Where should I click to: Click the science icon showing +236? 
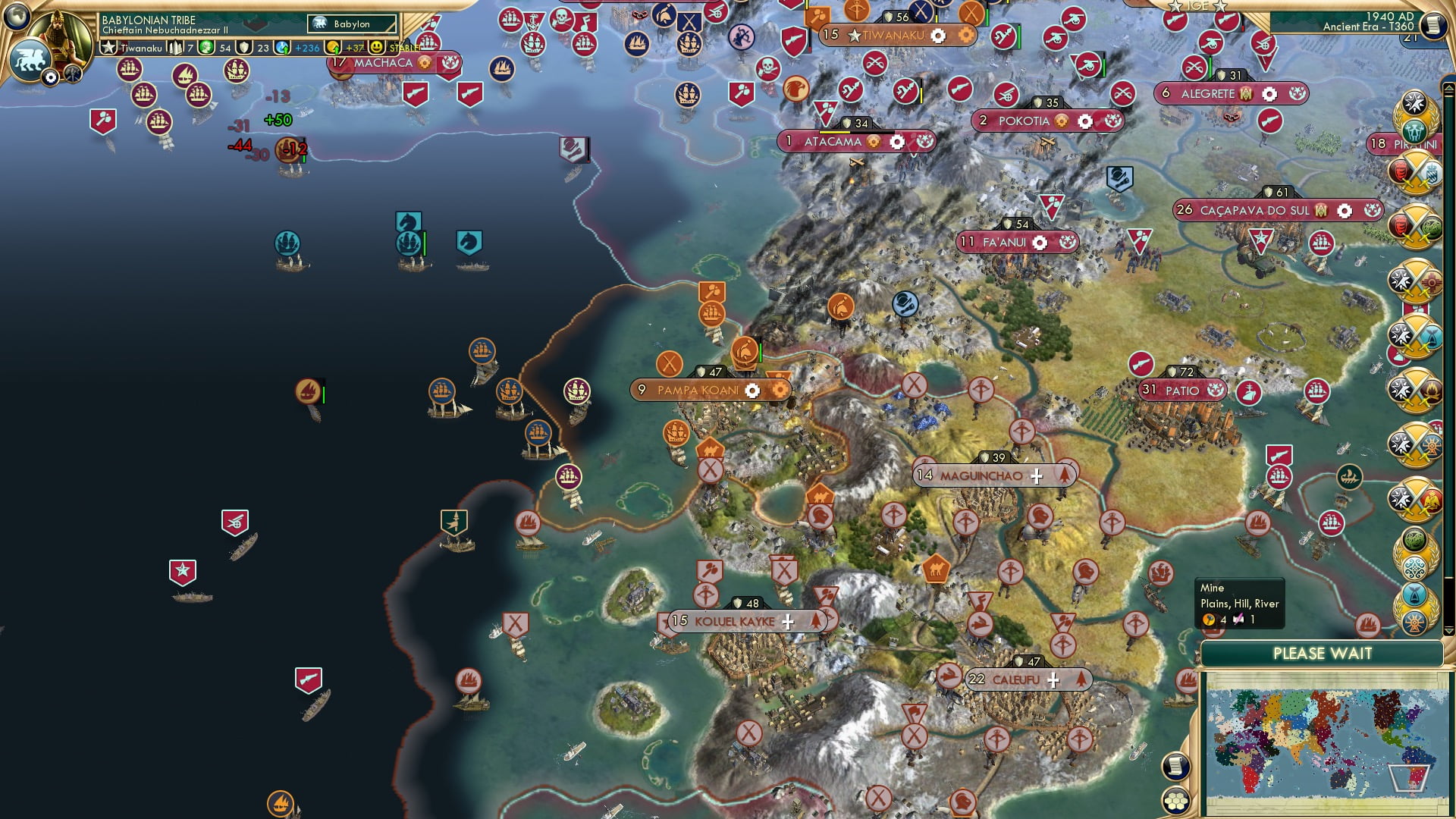point(281,47)
